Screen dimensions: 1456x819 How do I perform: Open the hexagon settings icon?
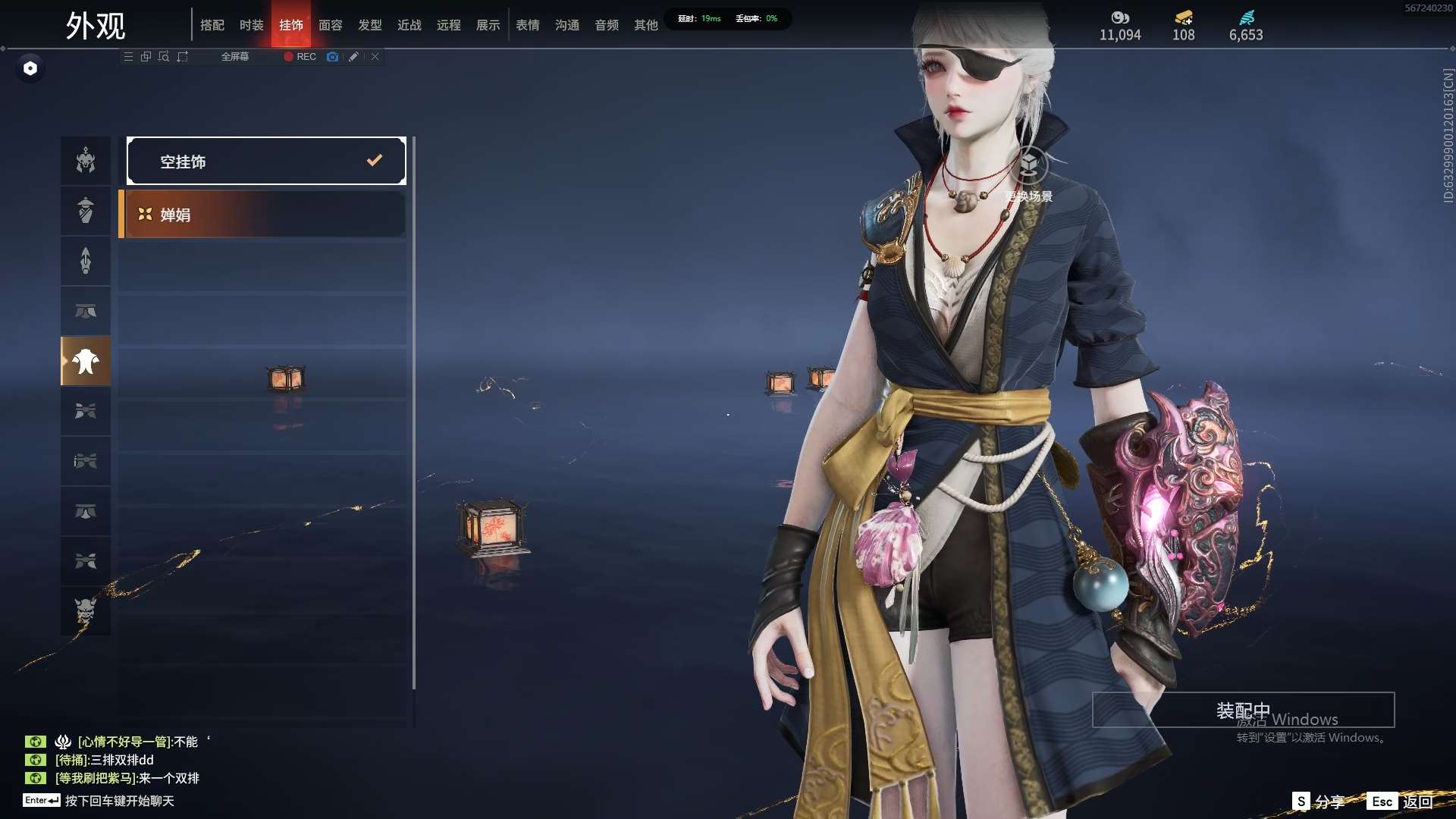point(30,68)
